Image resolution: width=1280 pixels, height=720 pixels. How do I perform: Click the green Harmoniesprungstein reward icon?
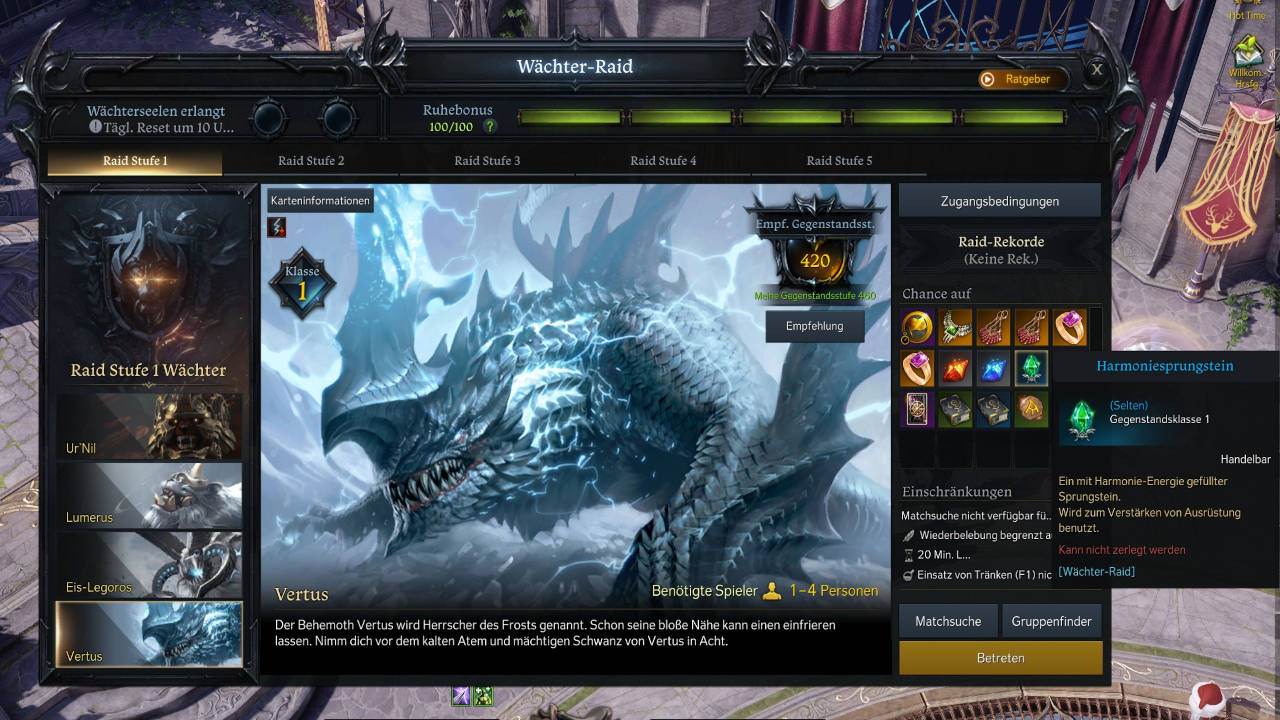[1031, 368]
